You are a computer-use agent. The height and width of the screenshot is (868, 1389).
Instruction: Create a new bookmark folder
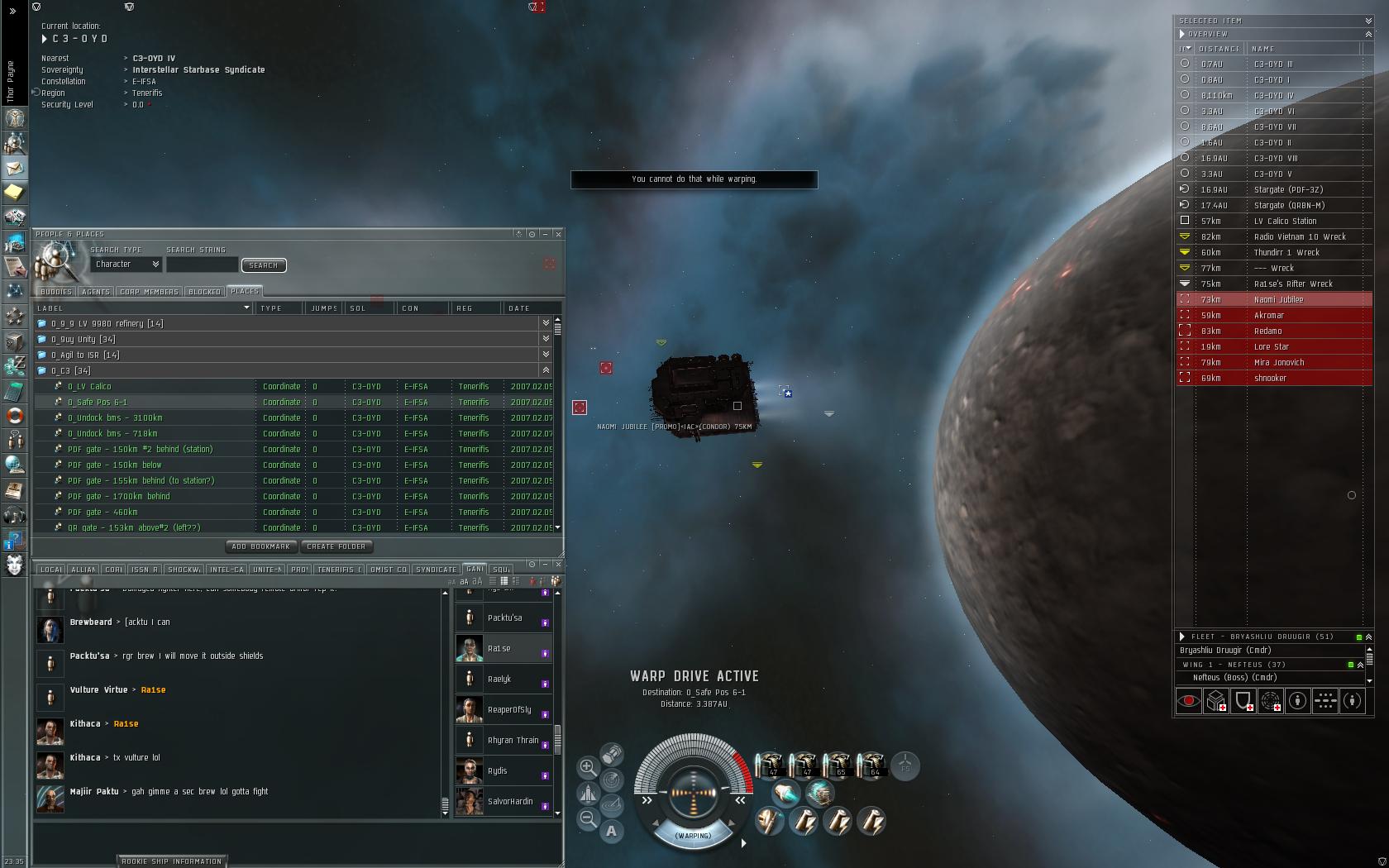tap(336, 546)
